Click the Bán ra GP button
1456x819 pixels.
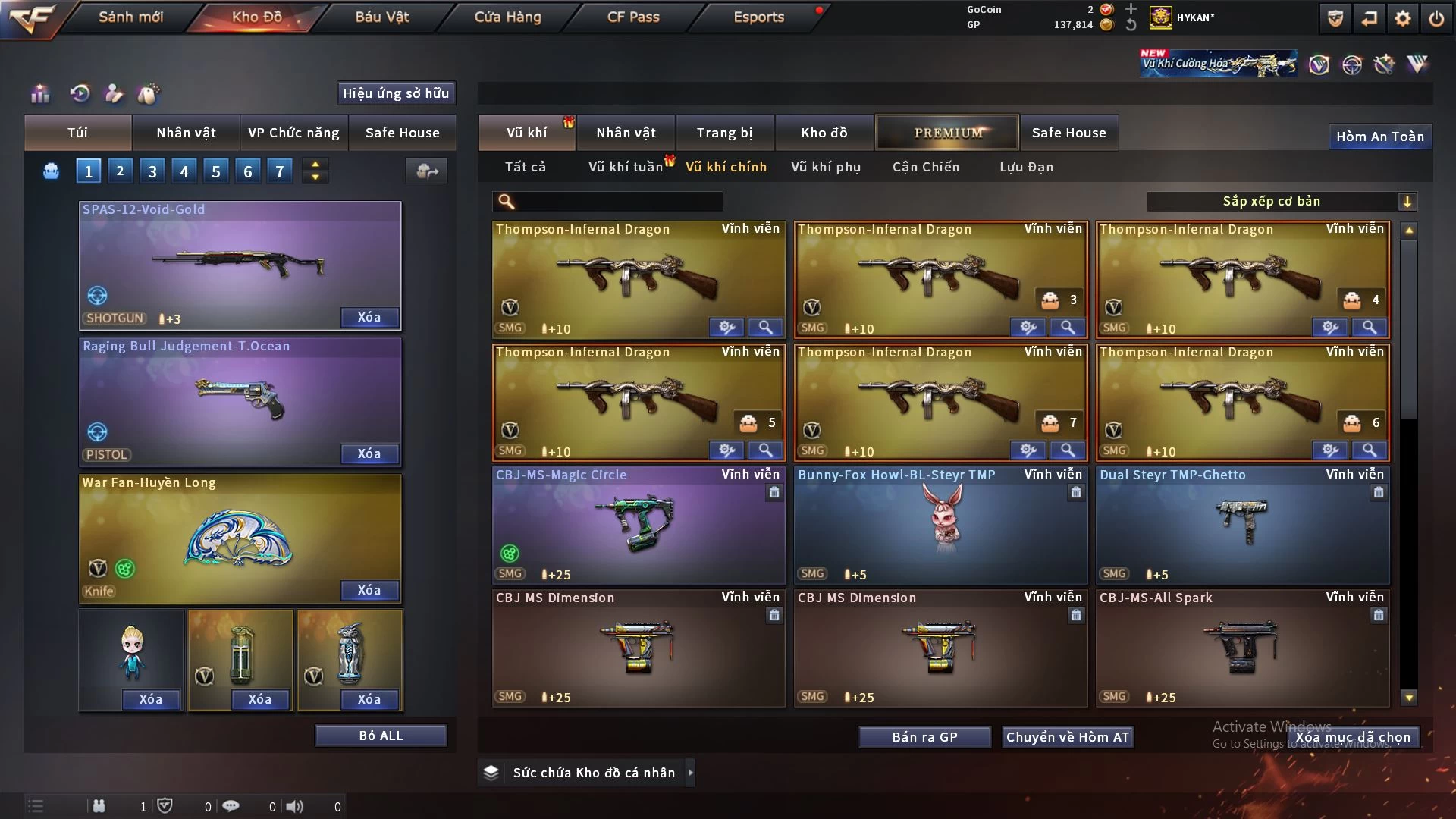coord(924,737)
